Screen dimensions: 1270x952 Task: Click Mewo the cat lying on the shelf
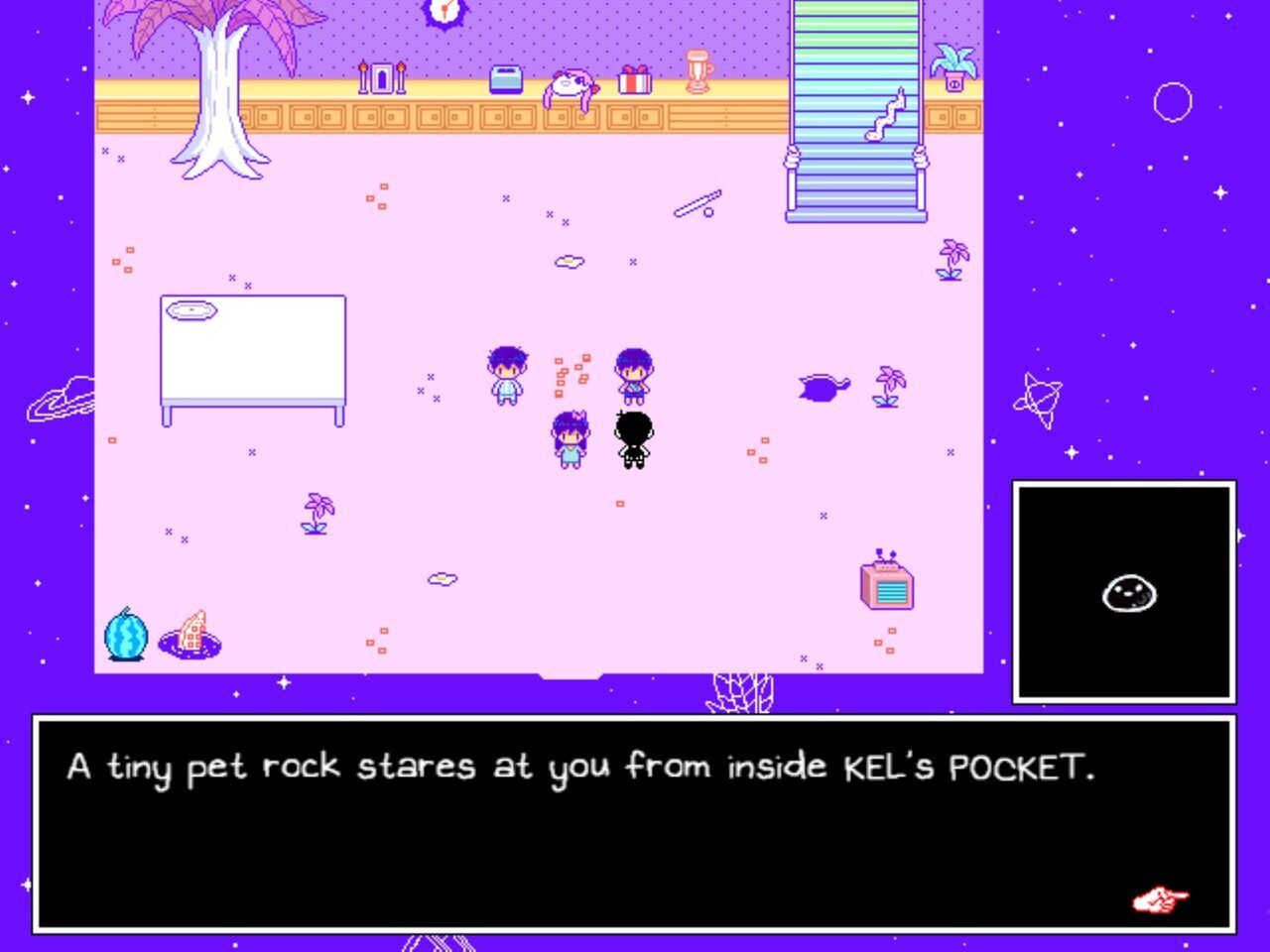pyautogui.click(x=573, y=83)
